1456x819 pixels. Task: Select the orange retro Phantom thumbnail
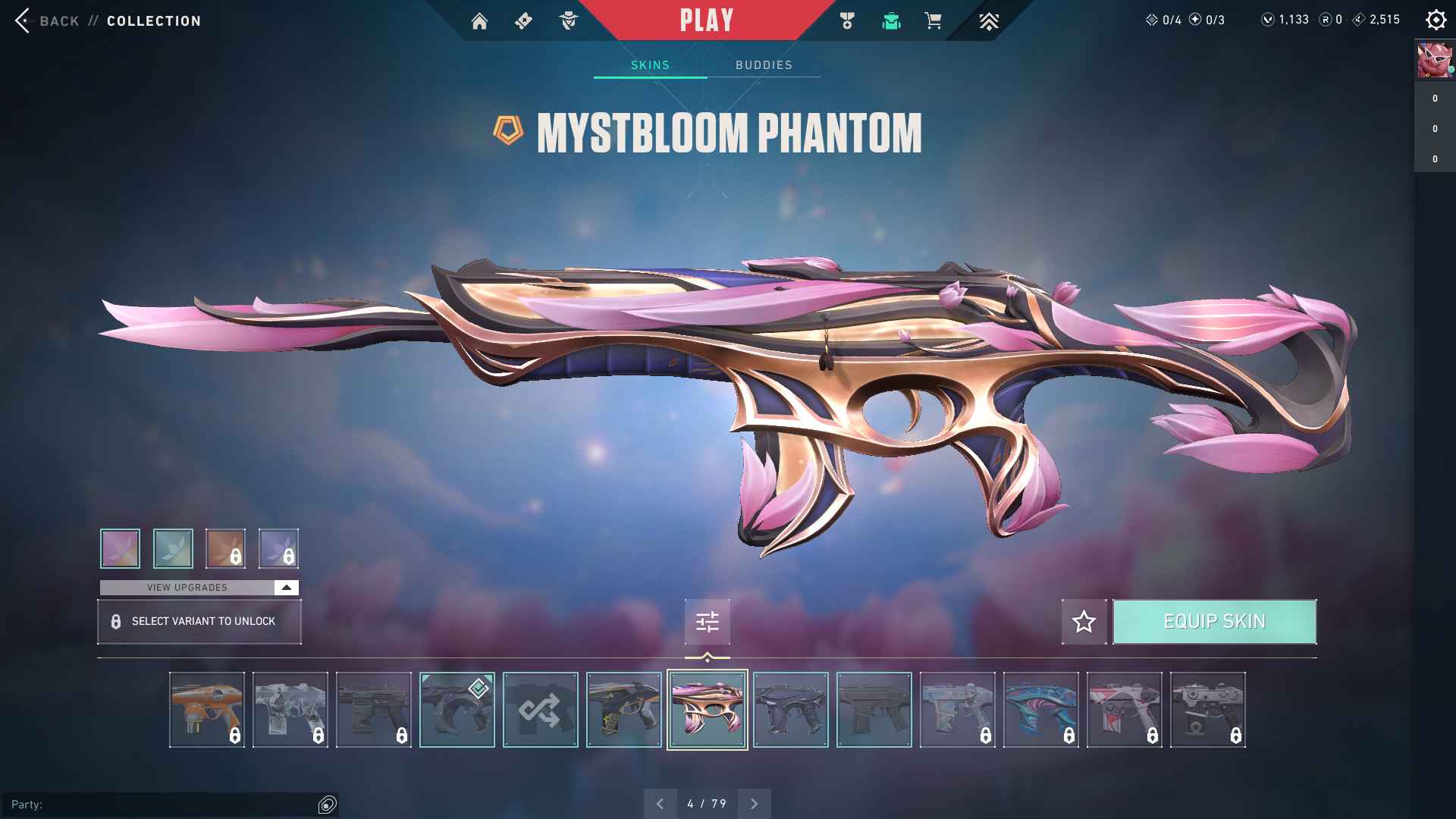[x=206, y=710]
